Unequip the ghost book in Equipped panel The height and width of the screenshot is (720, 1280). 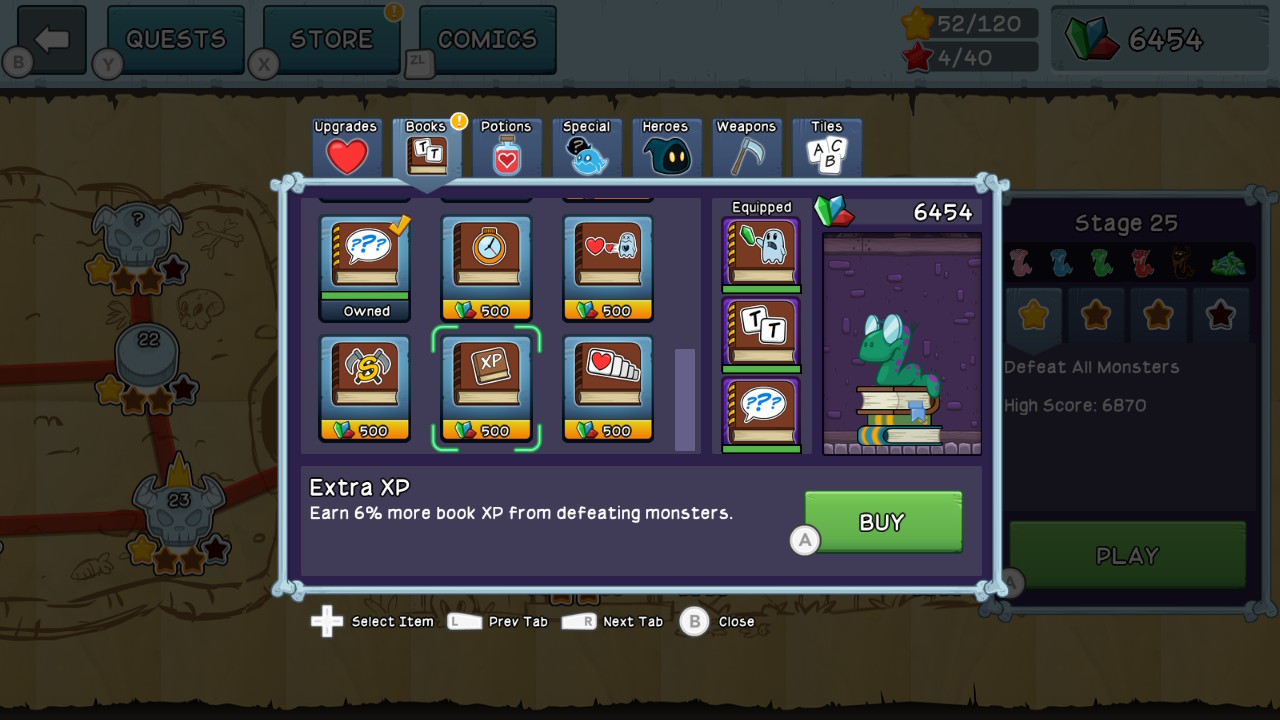point(761,255)
